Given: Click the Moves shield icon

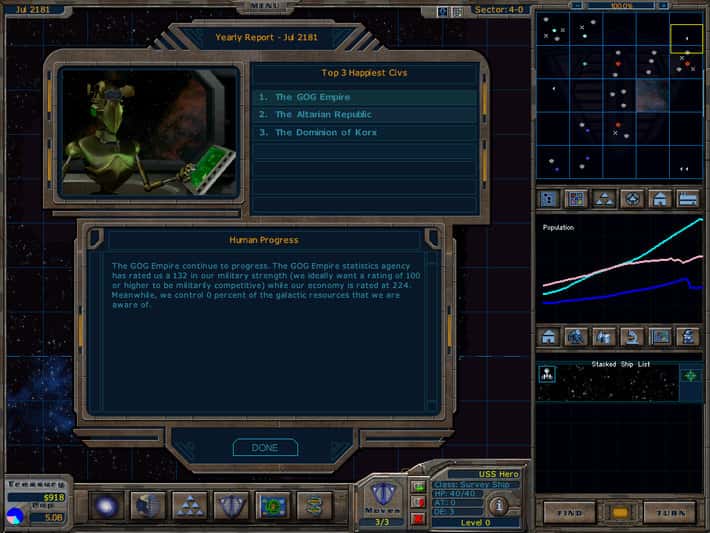Looking at the screenshot, I should click(383, 493).
